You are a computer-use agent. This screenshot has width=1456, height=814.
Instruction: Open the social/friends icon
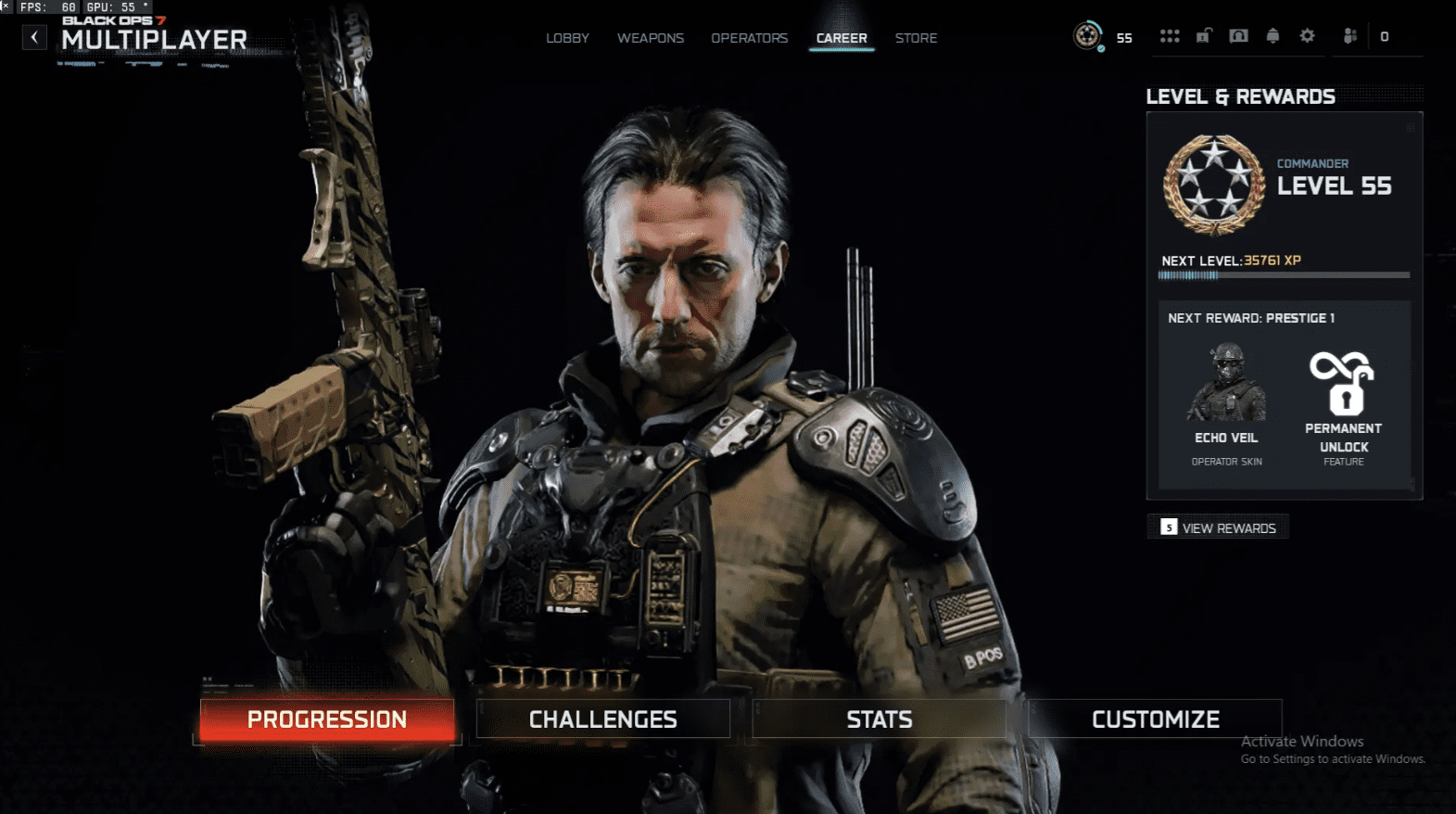[1349, 35]
